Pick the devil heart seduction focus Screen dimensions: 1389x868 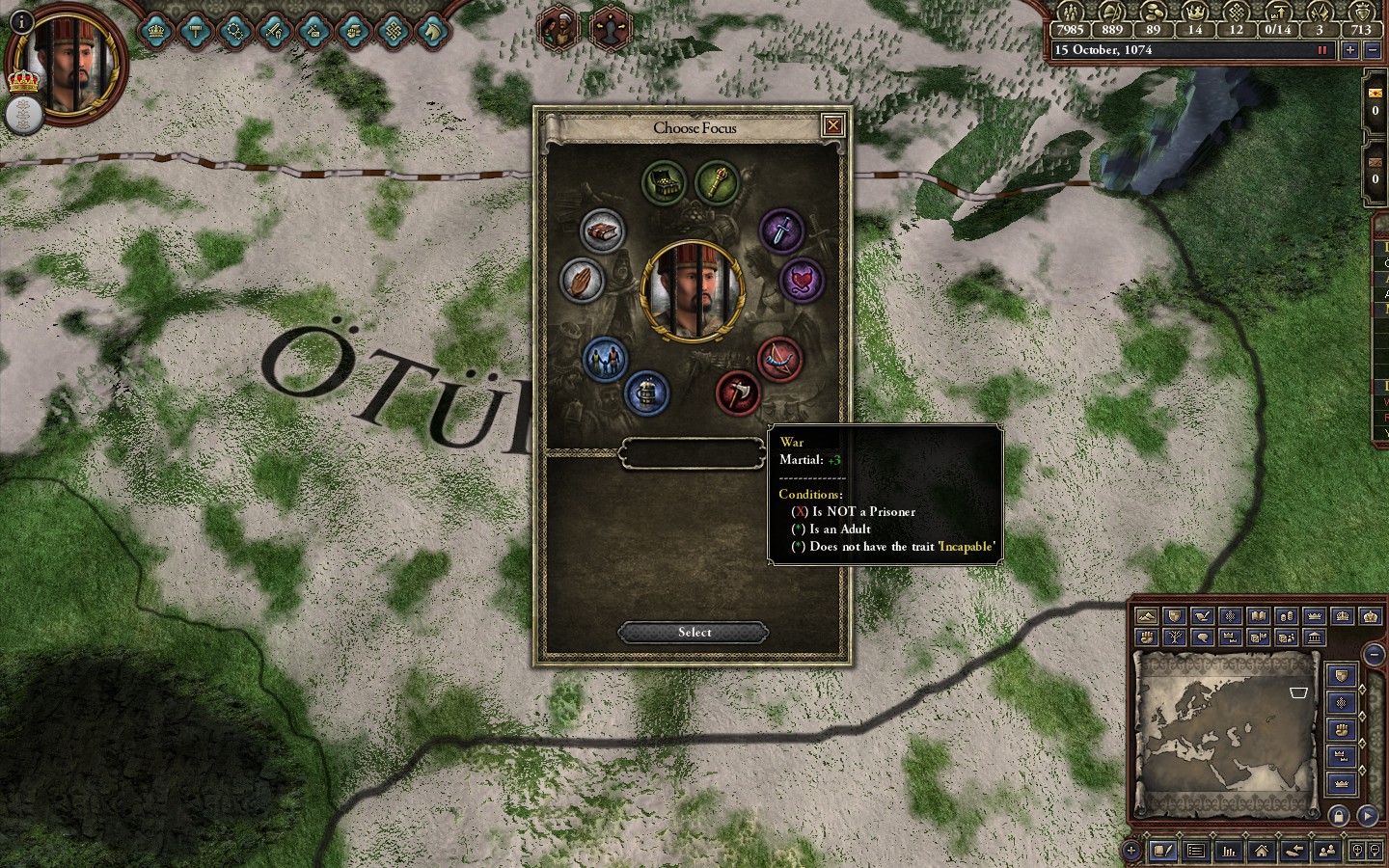[802, 282]
